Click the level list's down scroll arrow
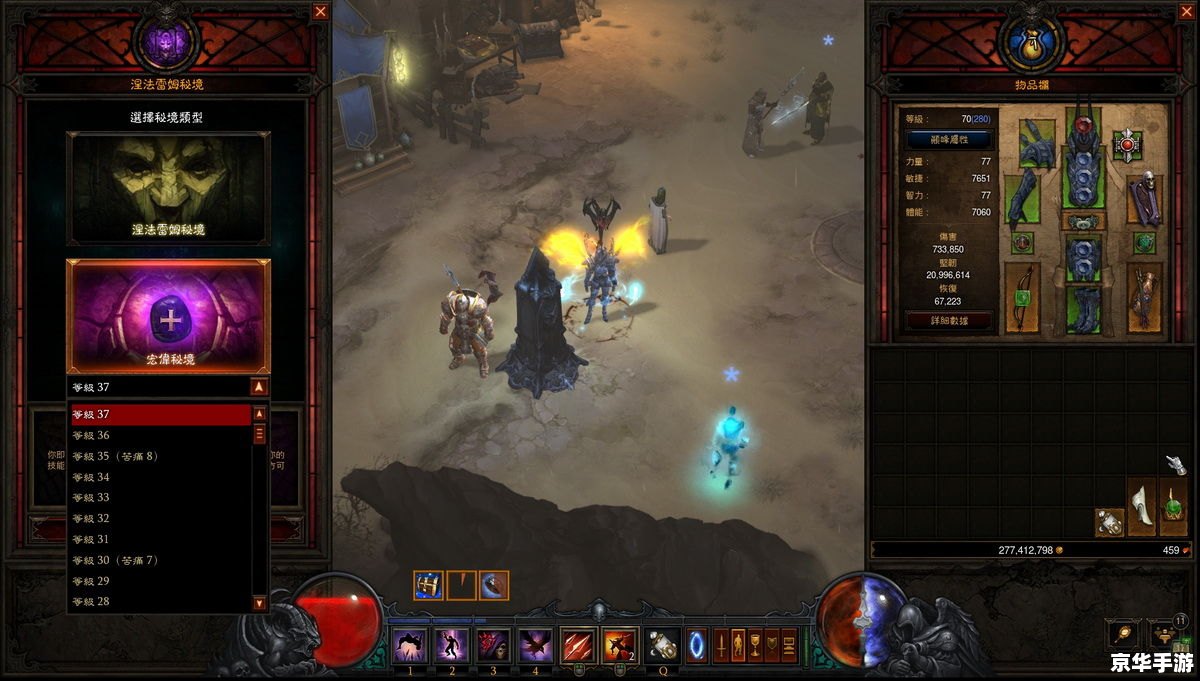 point(260,603)
